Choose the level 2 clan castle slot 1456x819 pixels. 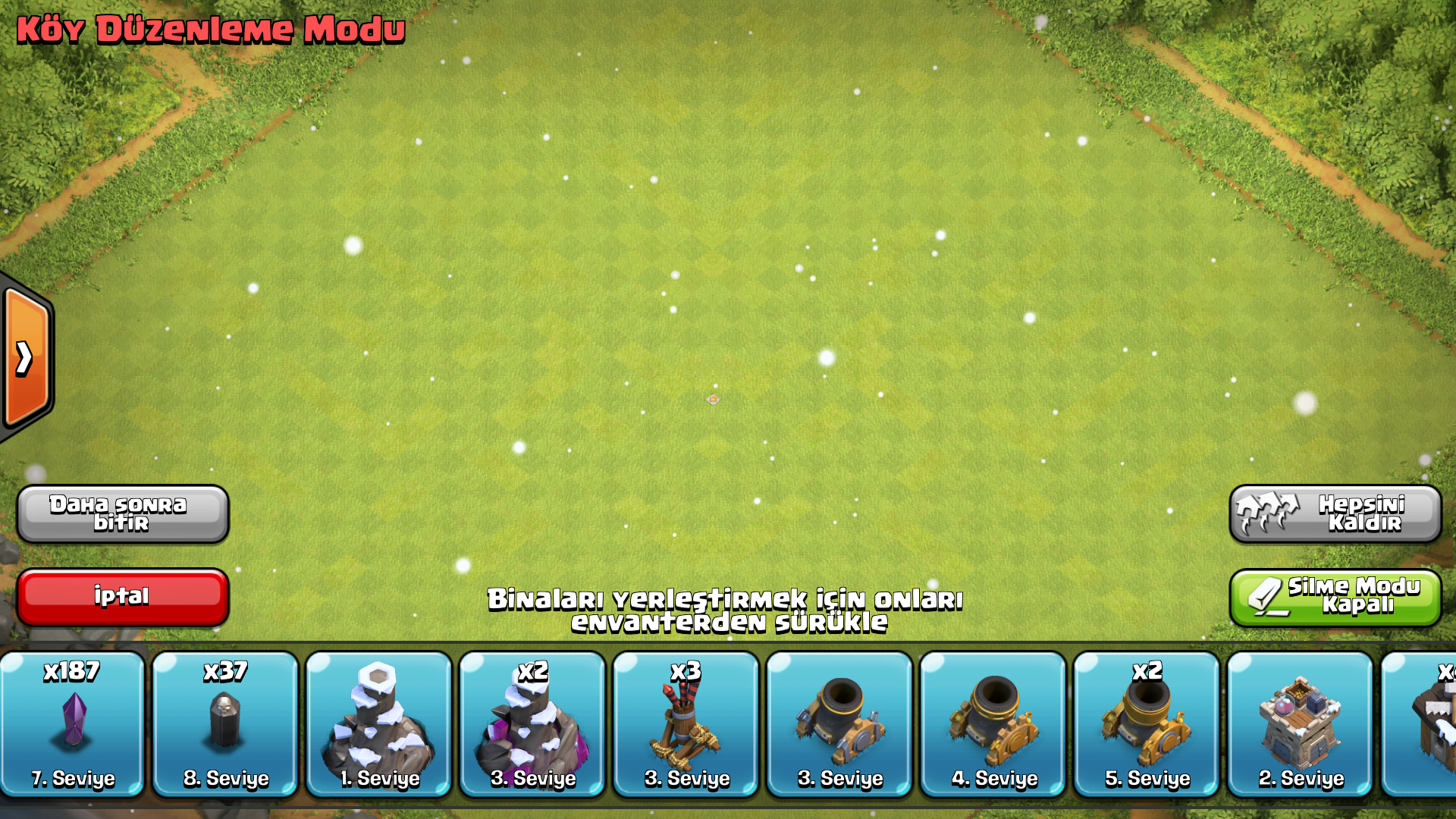(1301, 724)
